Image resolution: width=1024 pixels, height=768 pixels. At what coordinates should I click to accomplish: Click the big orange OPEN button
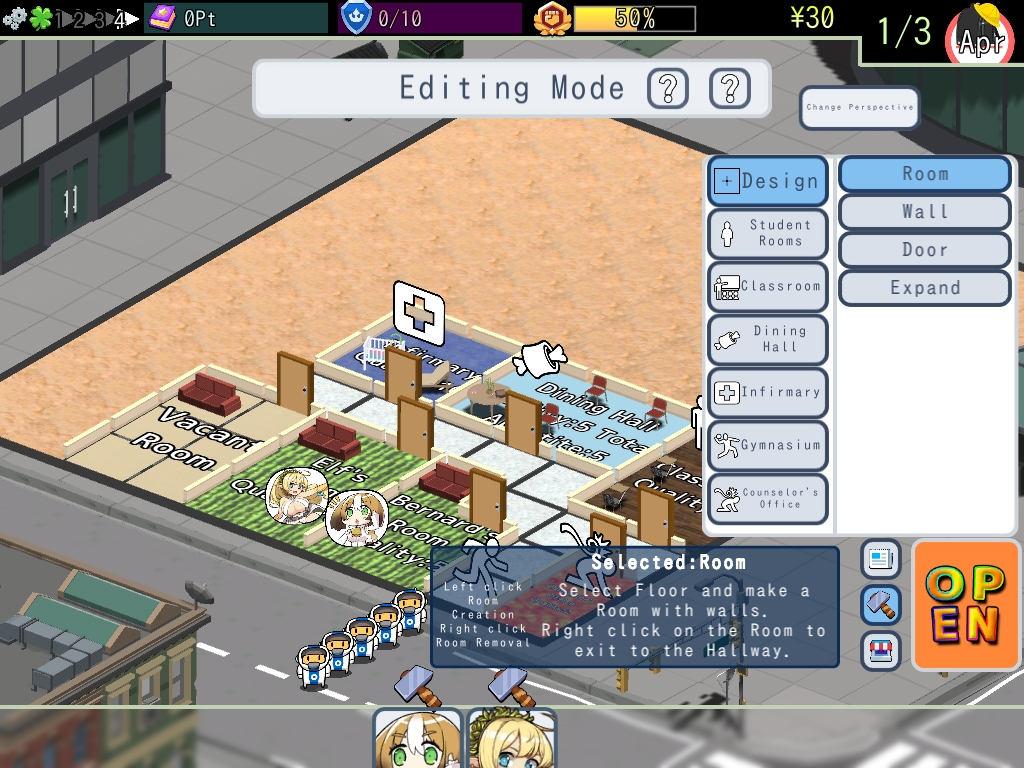tap(965, 604)
